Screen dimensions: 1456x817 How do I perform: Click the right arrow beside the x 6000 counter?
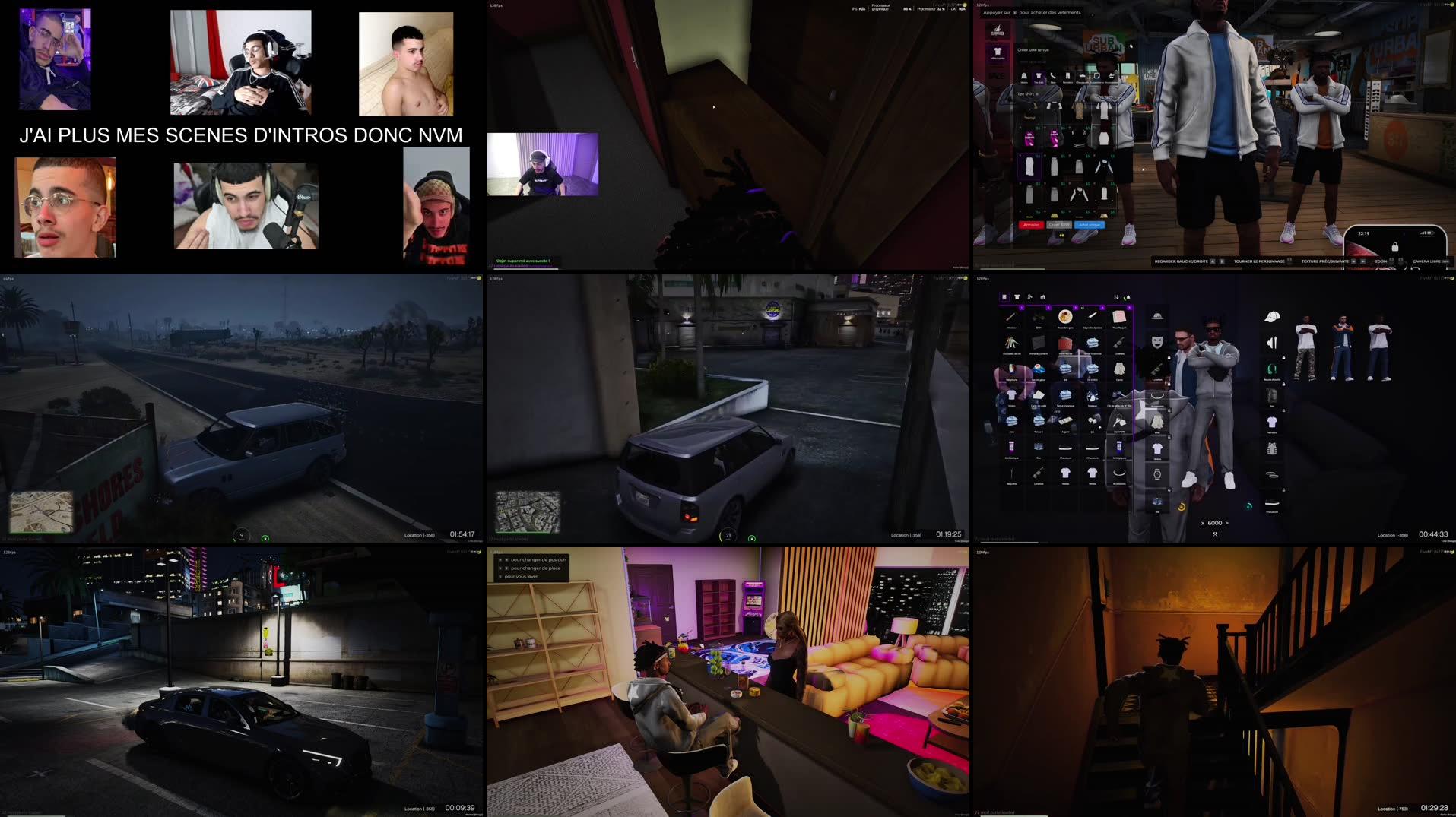click(1226, 523)
